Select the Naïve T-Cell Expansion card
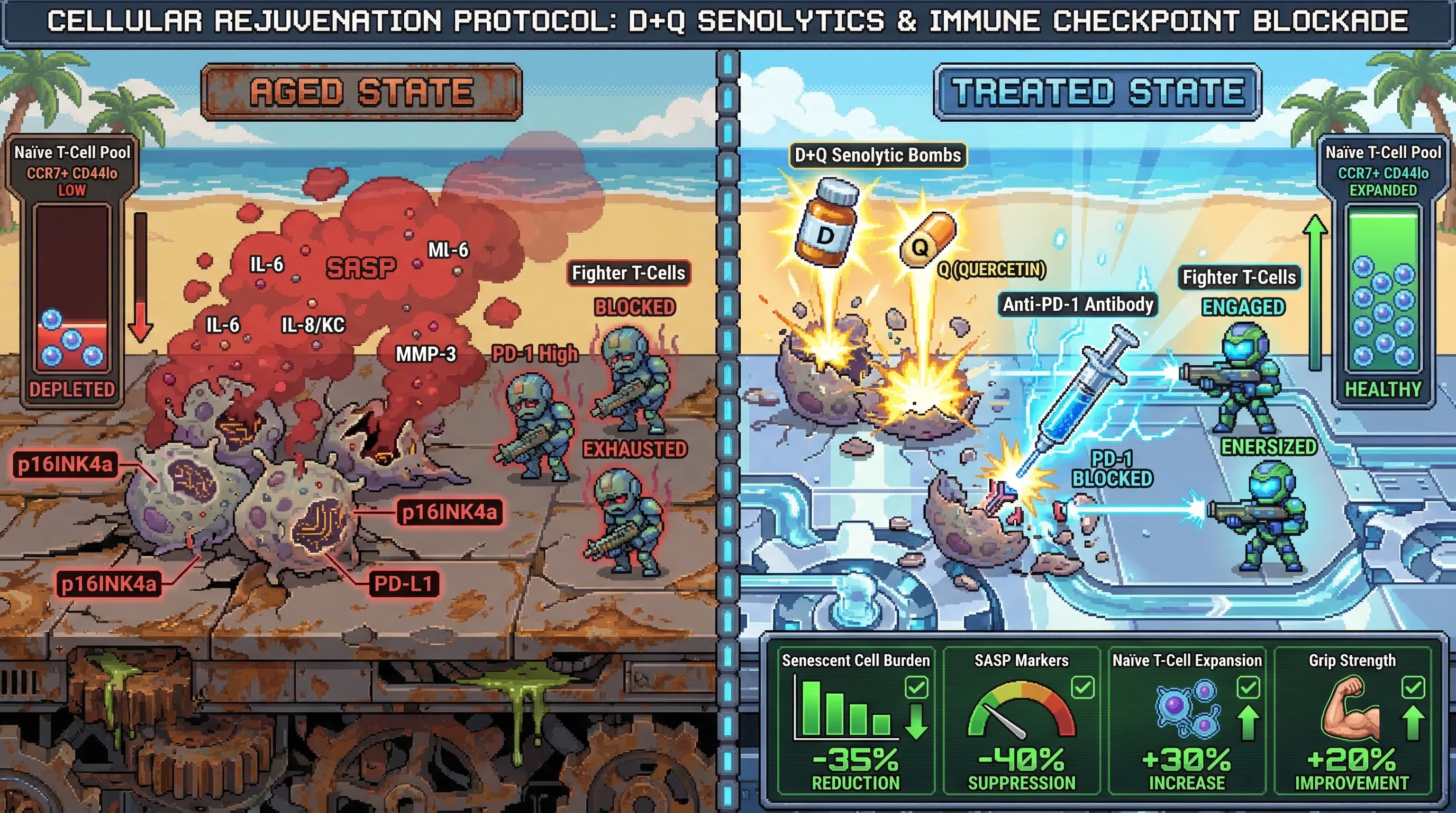Viewport: 1456px width, 813px height. pyautogui.click(x=1186, y=721)
